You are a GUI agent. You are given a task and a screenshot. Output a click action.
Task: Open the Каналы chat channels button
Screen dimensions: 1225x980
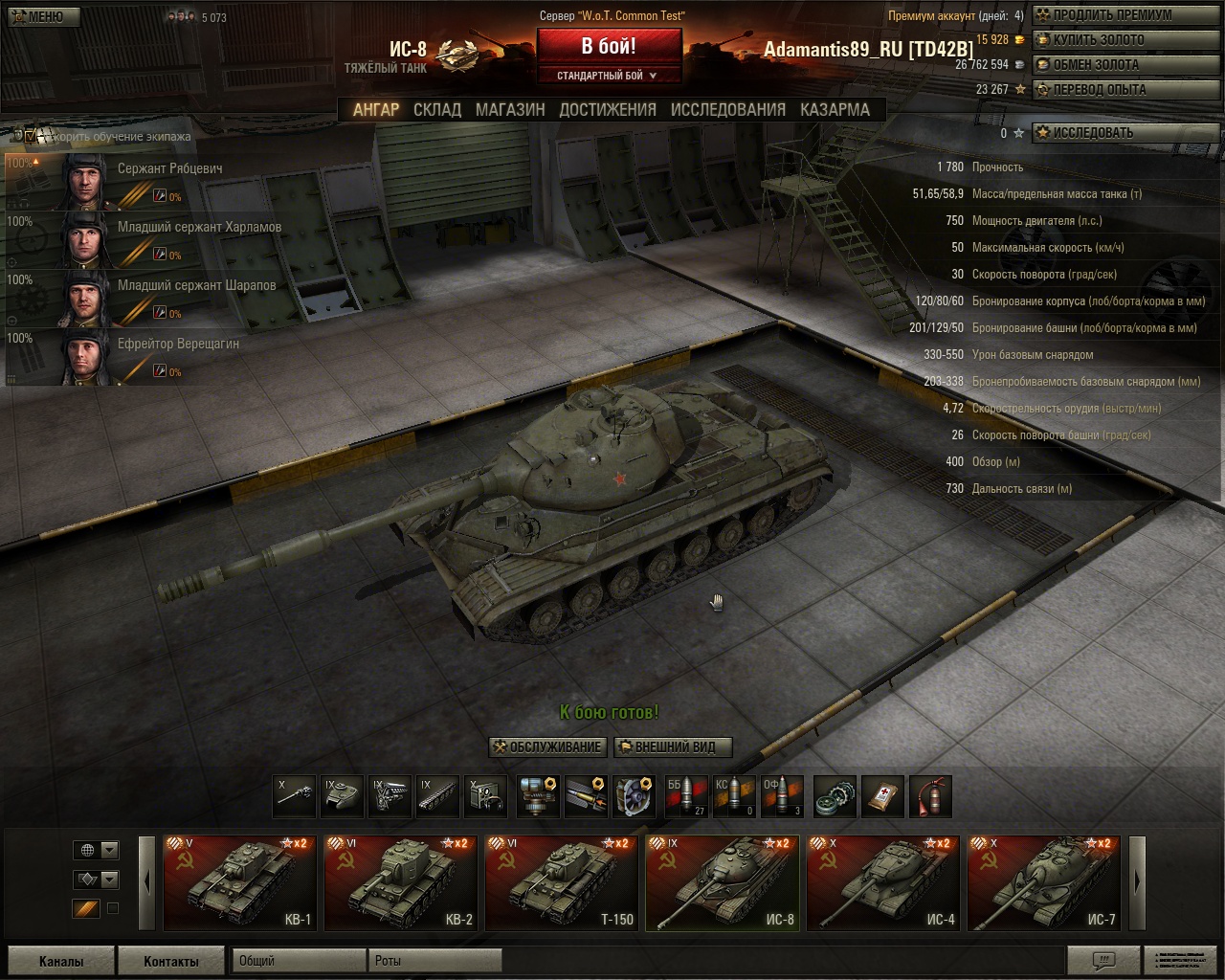click(x=61, y=961)
